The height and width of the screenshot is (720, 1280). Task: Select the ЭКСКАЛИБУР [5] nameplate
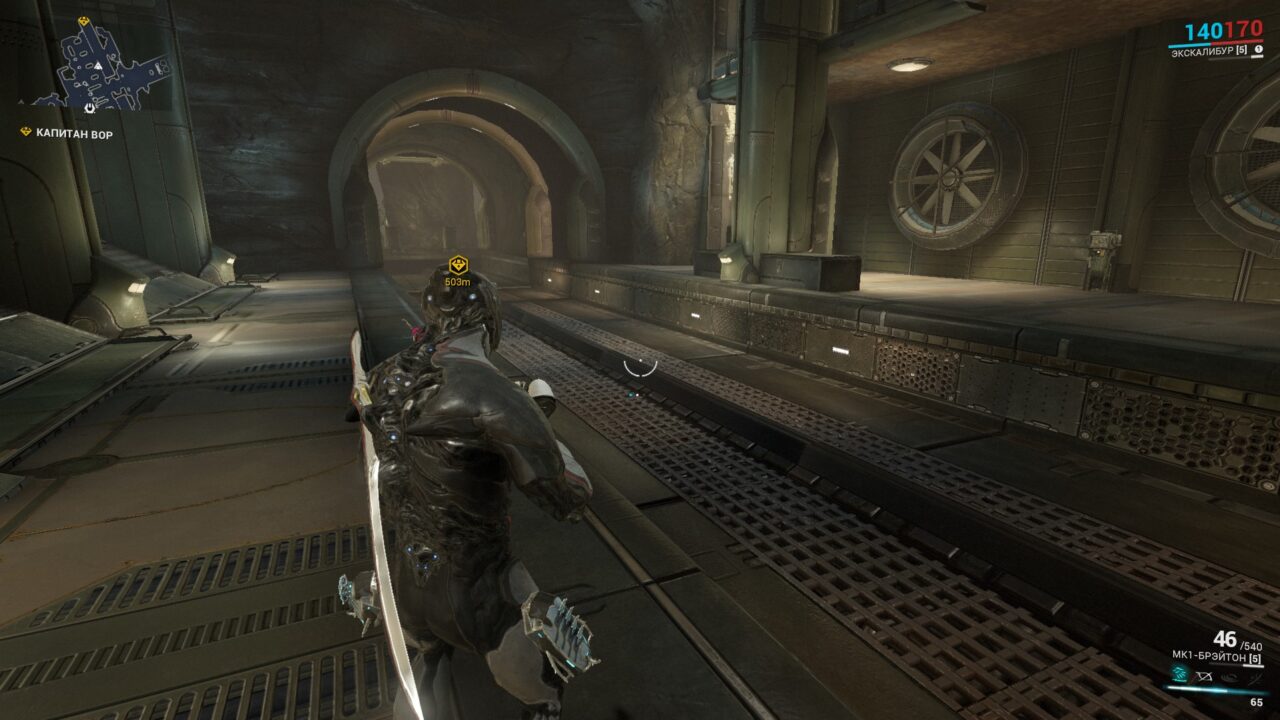click(x=1210, y=50)
